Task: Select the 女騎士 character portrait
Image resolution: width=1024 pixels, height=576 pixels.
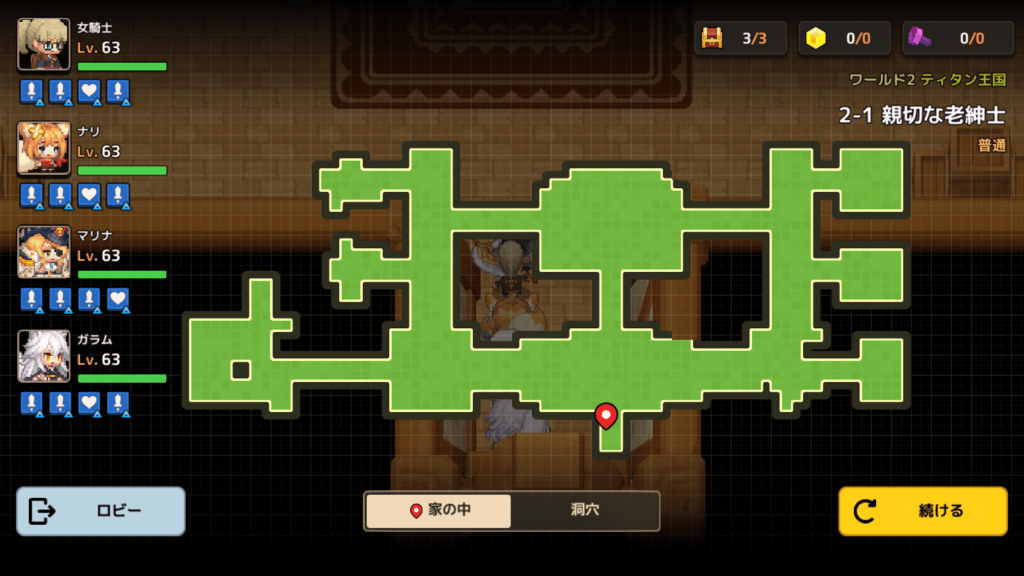Action: click(x=44, y=45)
